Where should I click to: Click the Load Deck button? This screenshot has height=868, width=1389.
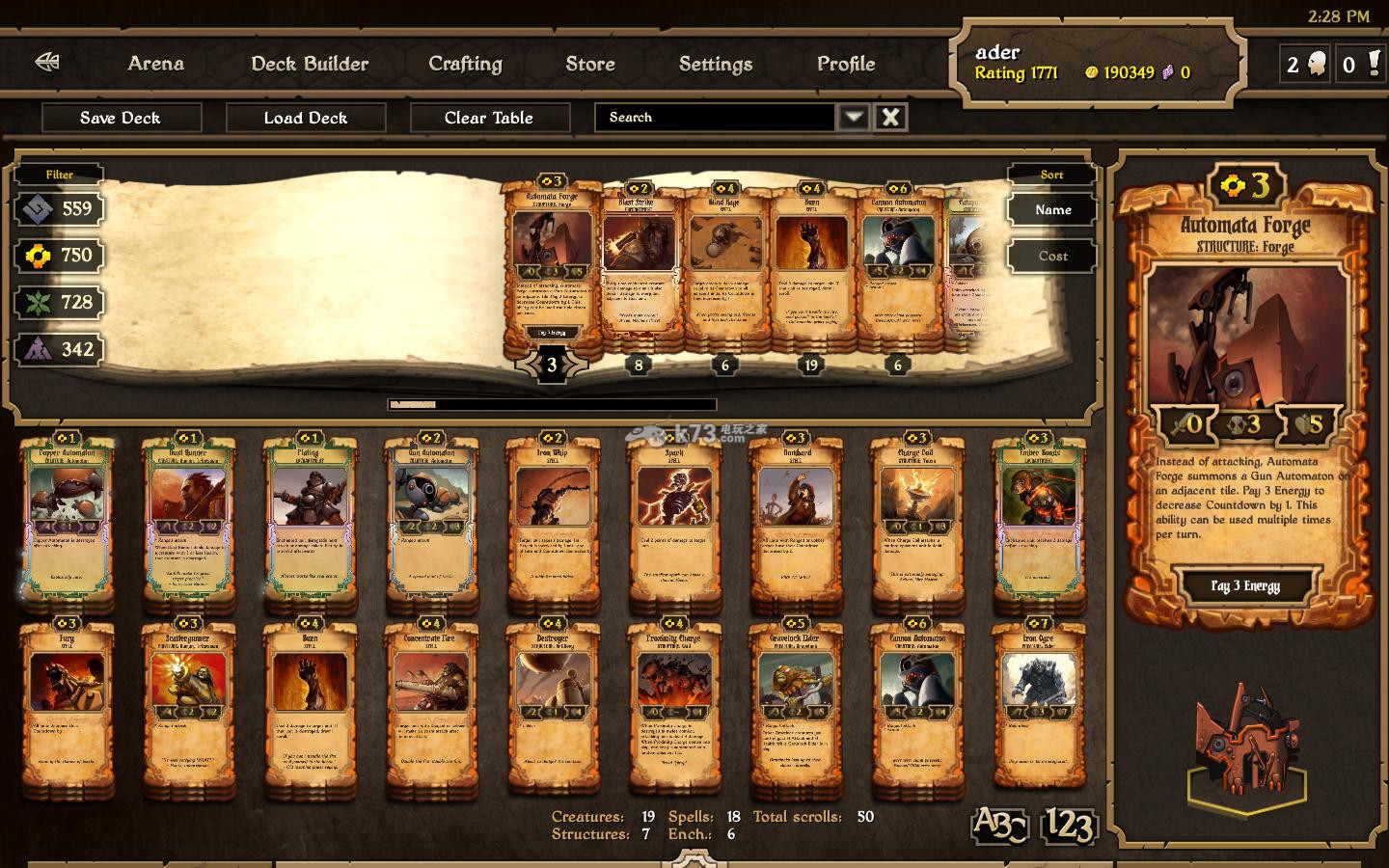(305, 118)
